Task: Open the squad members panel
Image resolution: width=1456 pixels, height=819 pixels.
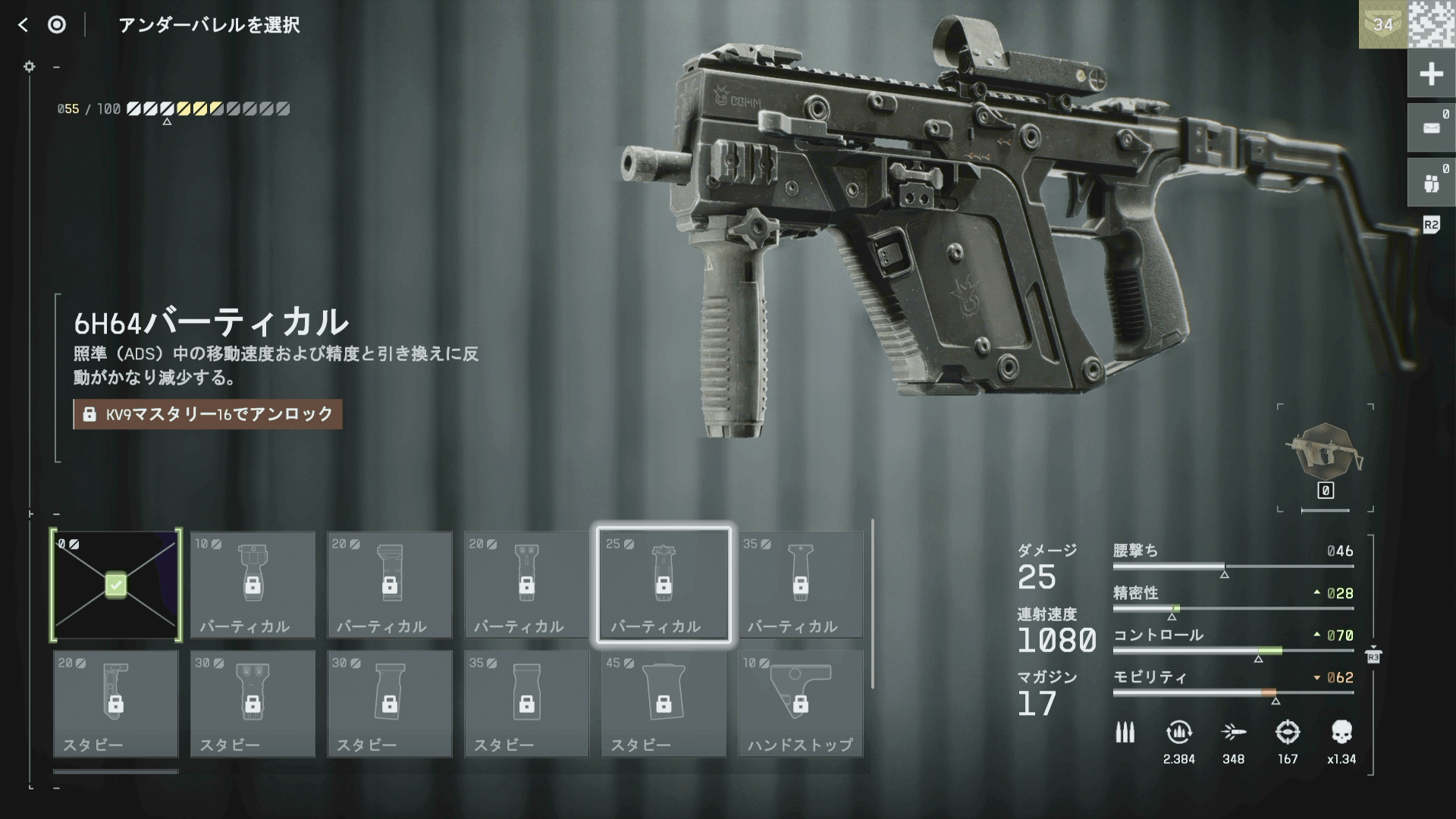Action: [1430, 183]
